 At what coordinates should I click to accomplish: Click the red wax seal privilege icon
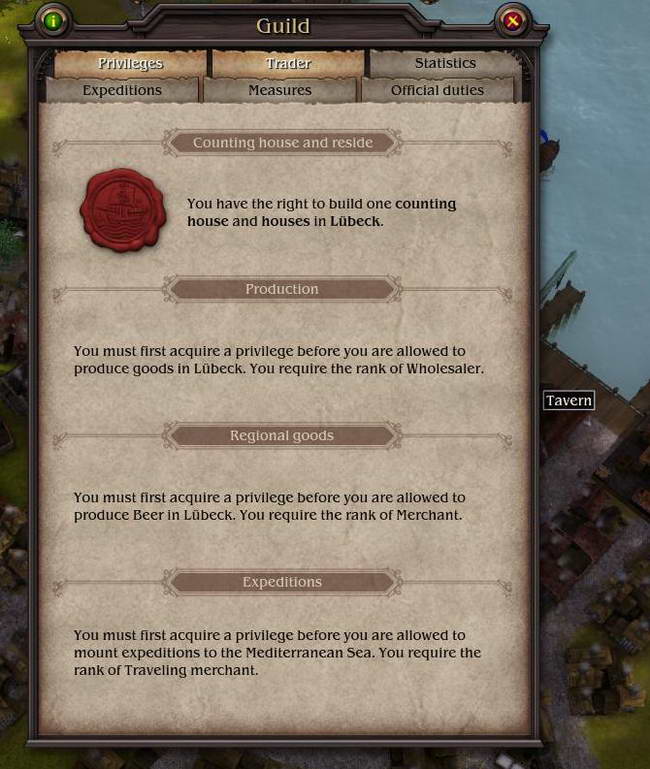[123, 210]
